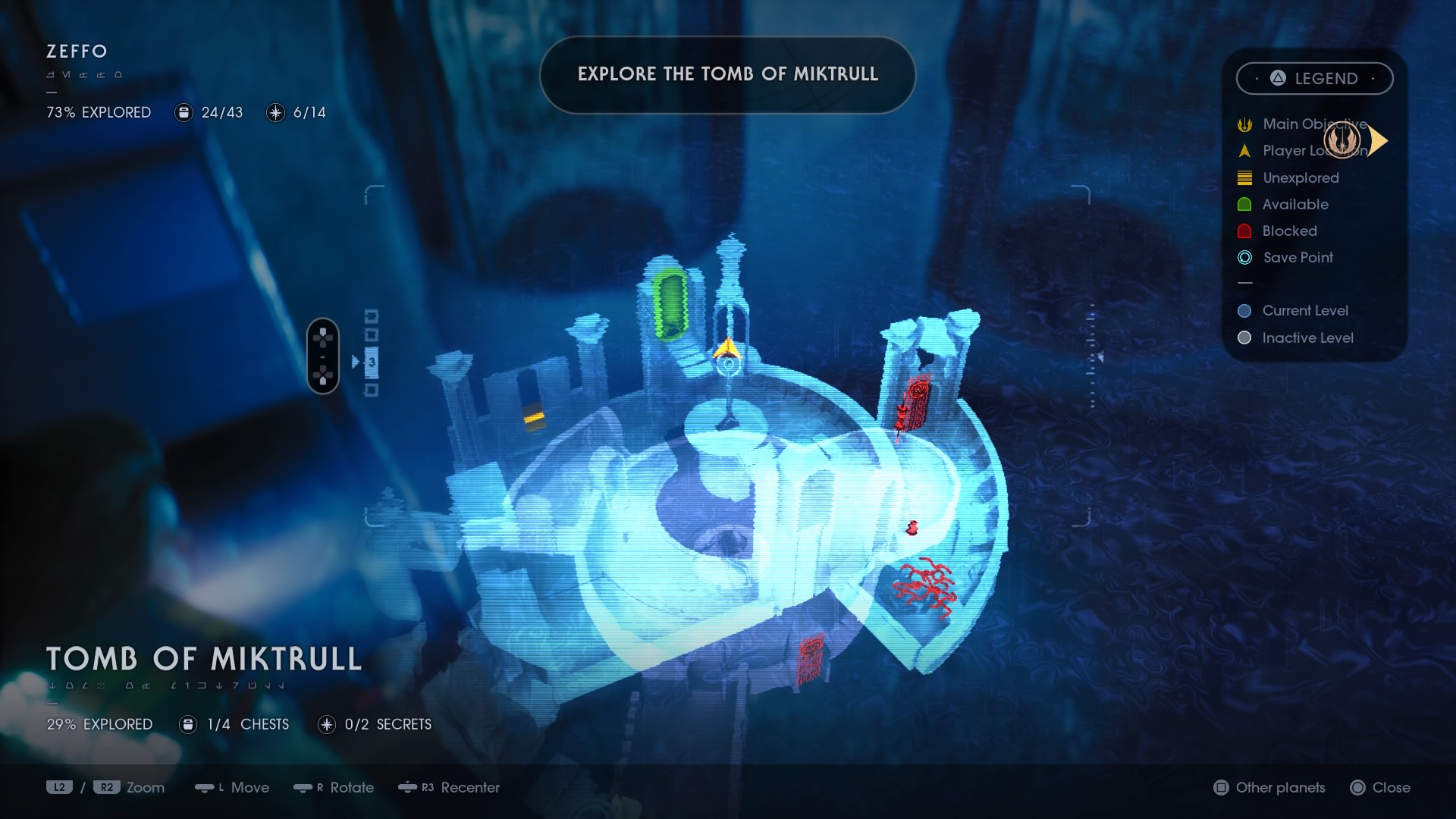Click the triangle button icon in the Legend header
The height and width of the screenshot is (819, 1456).
click(x=1276, y=78)
